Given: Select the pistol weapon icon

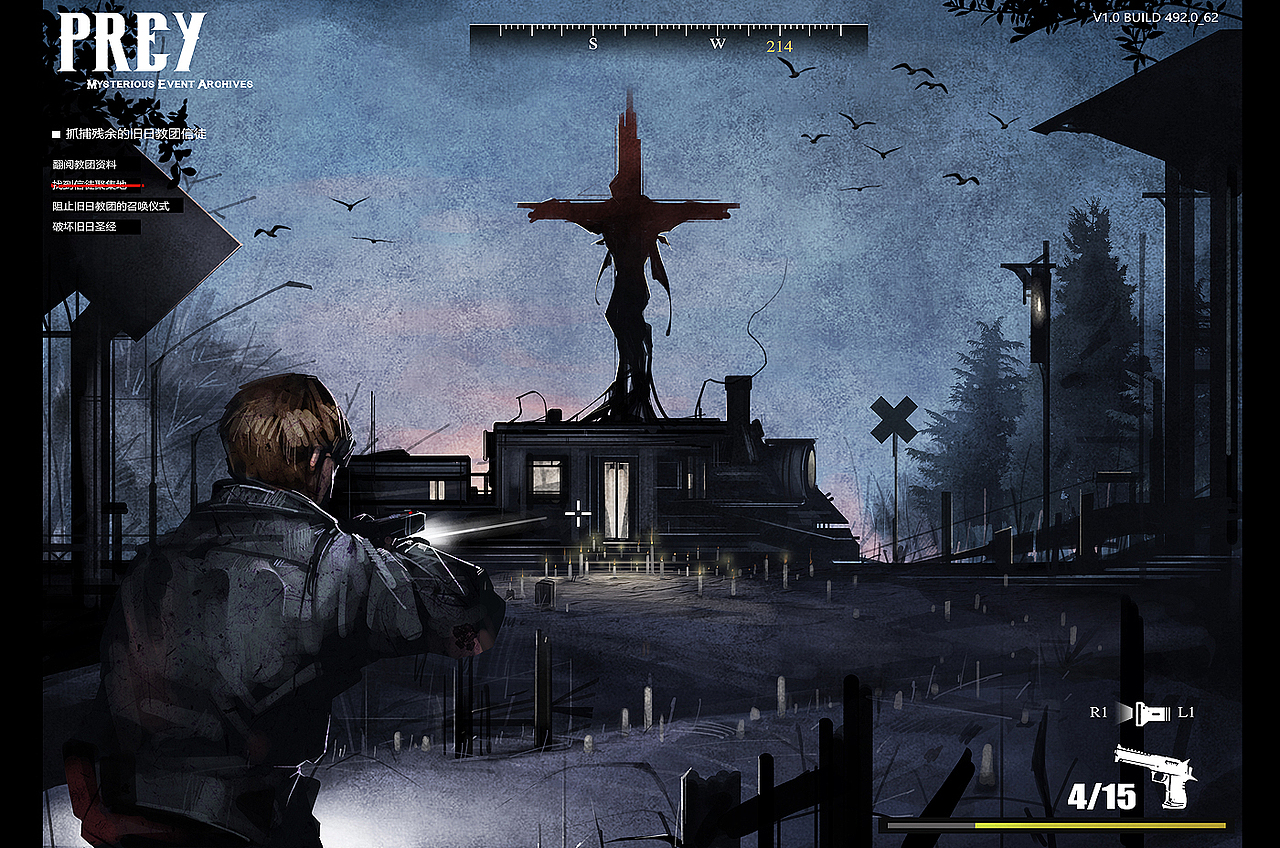Looking at the screenshot, I should (1157, 775).
